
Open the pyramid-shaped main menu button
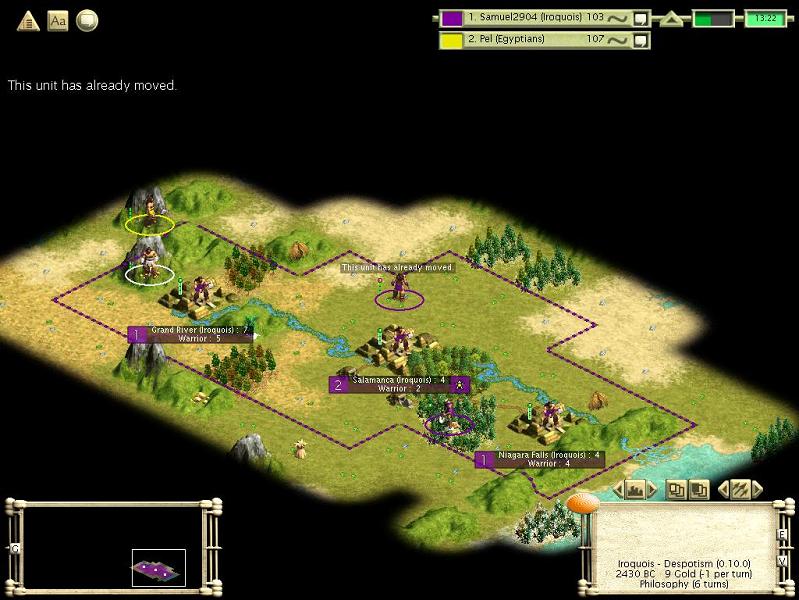coord(28,20)
